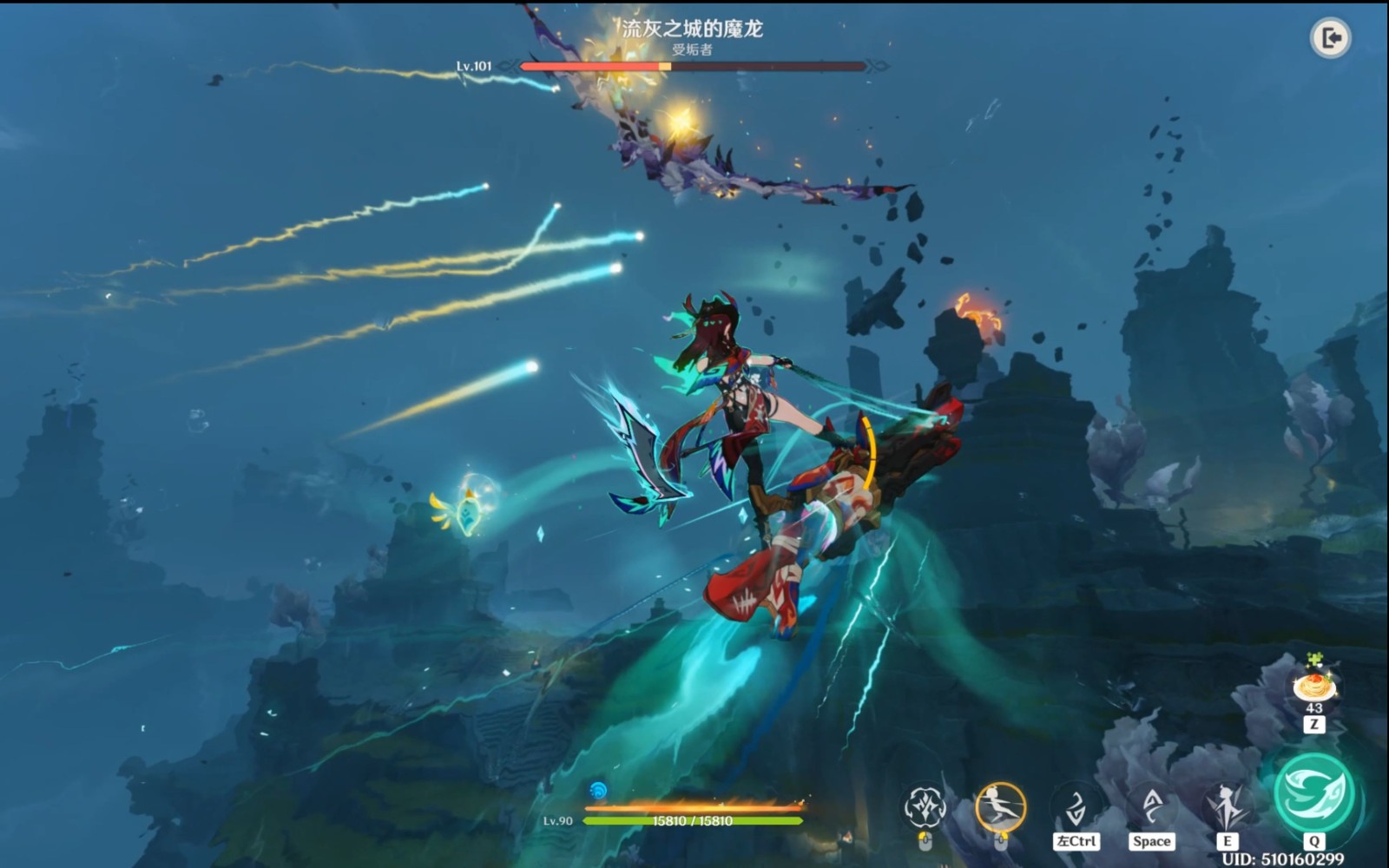This screenshot has width=1389, height=868.
Task: Activate the green elemental burst ability
Action: pos(1313,792)
